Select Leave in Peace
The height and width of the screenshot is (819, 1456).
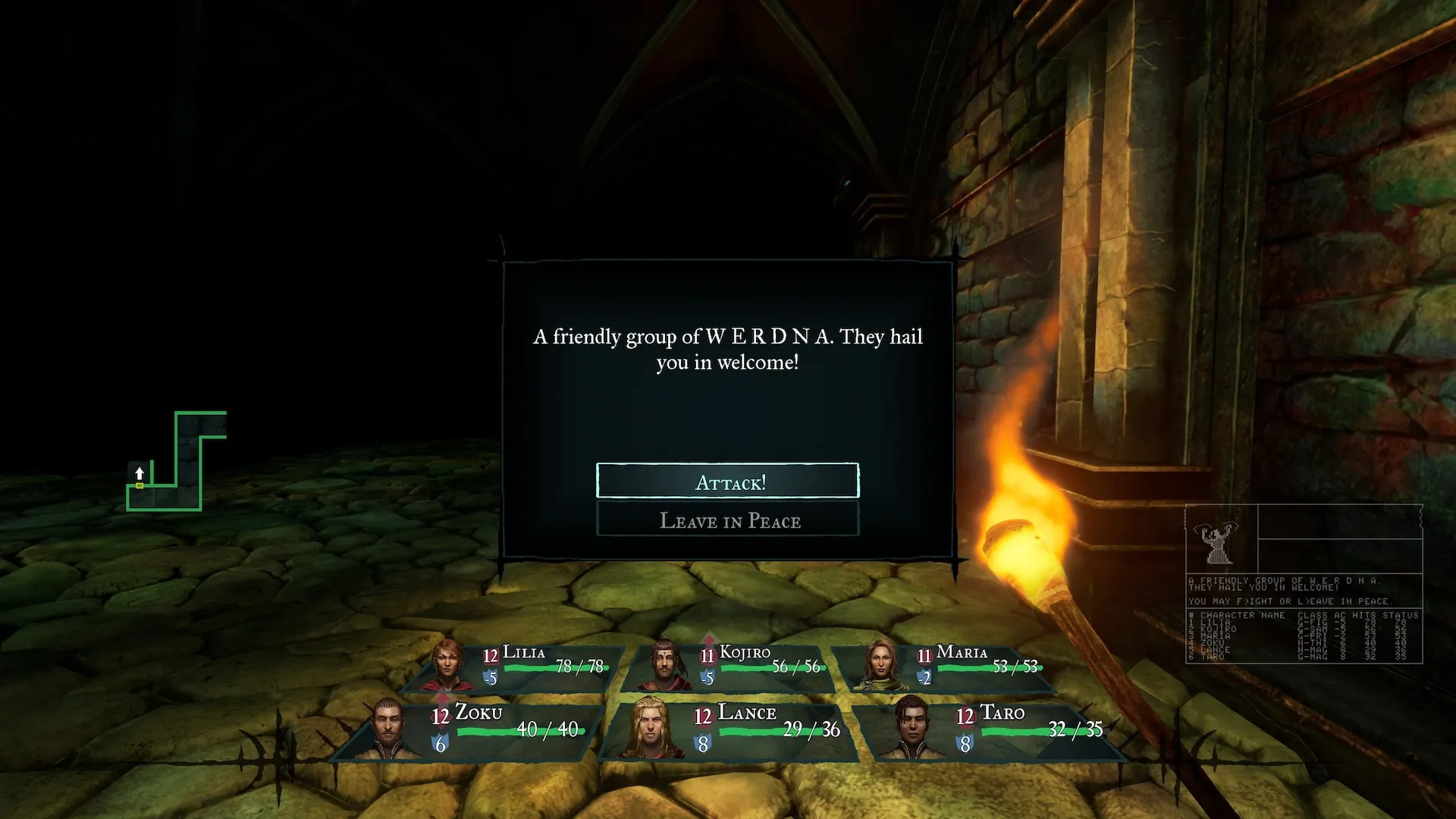tap(728, 520)
